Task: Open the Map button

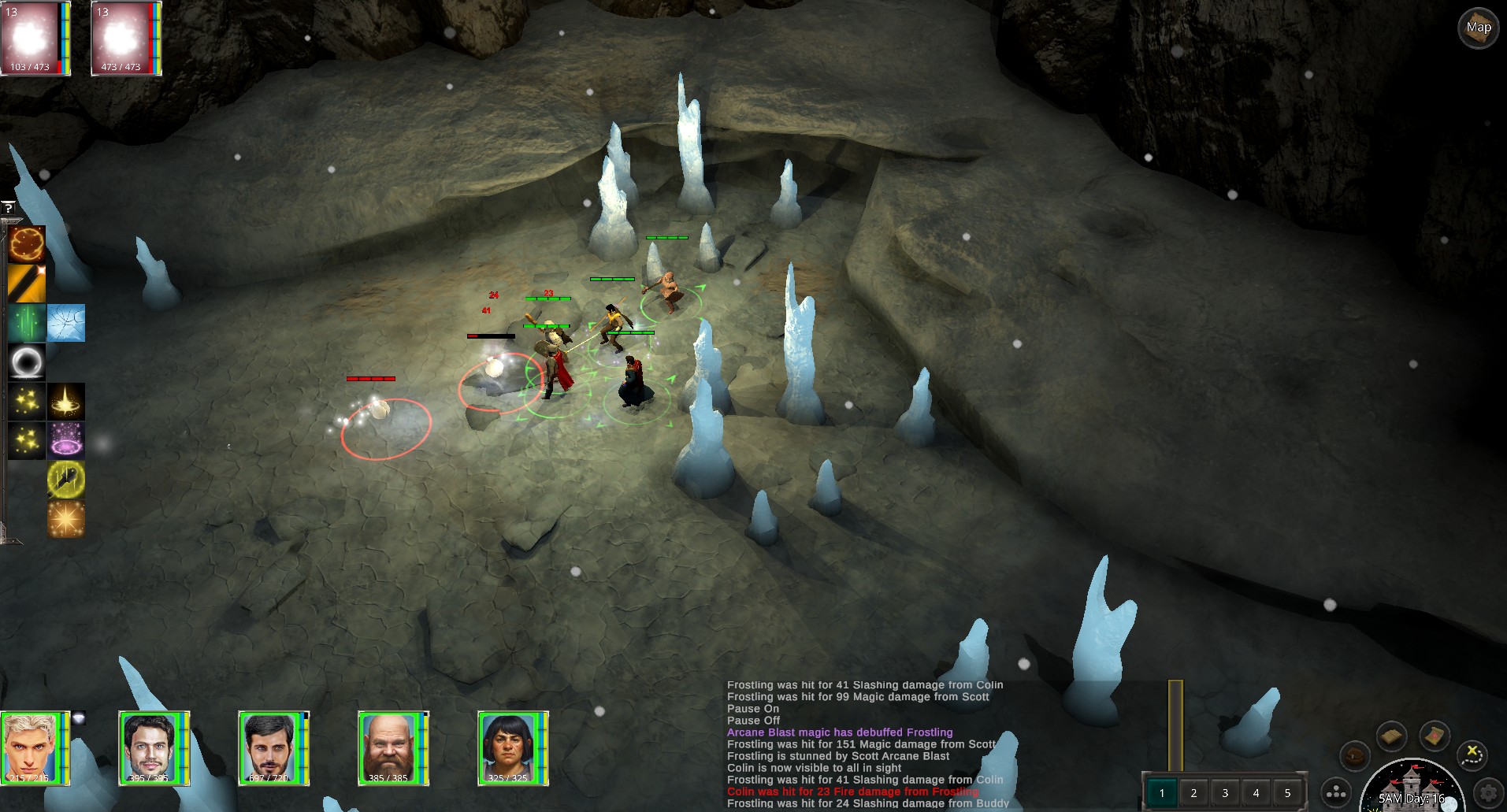Action: coord(1478,28)
